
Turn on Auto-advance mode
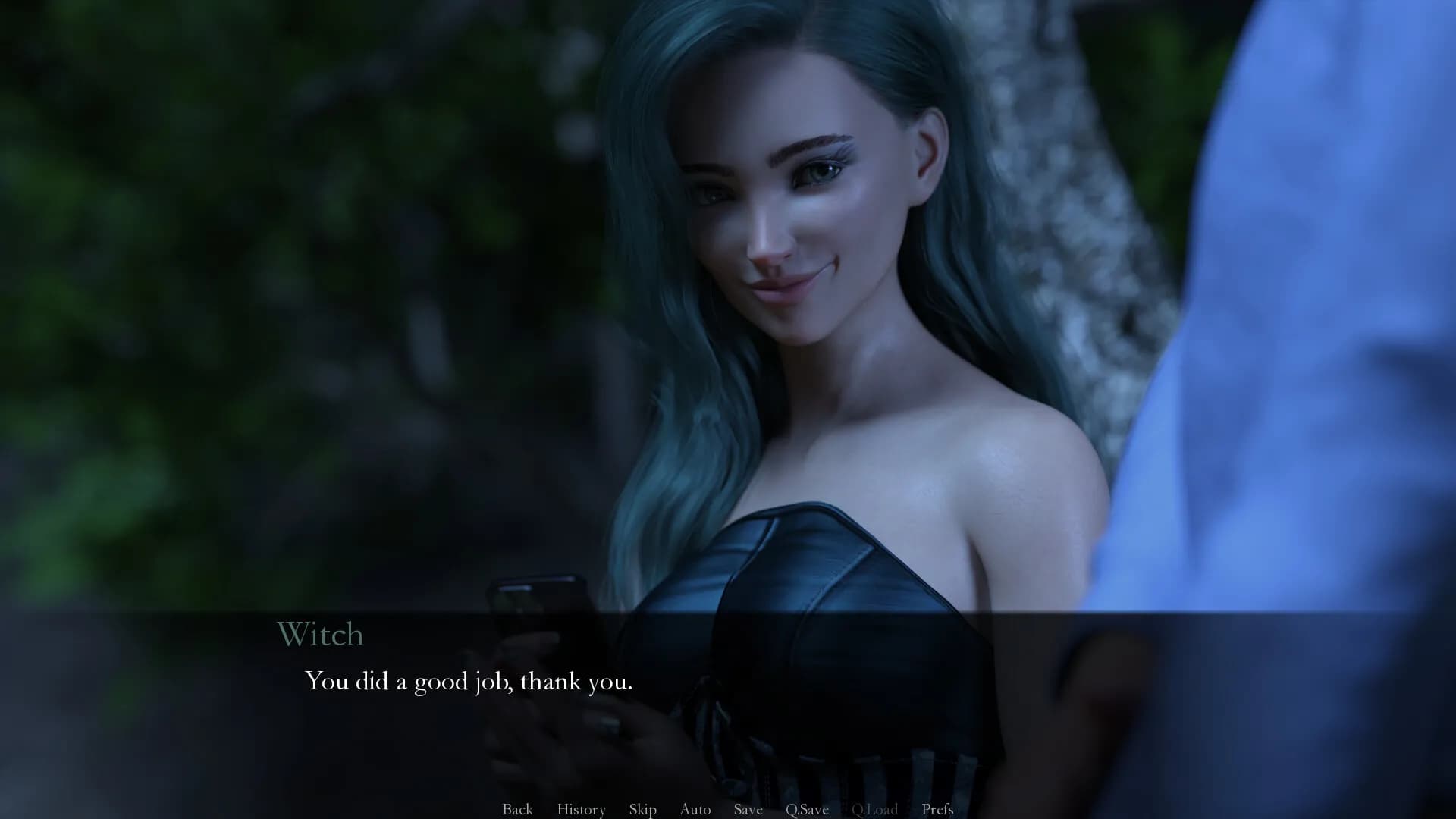click(694, 809)
